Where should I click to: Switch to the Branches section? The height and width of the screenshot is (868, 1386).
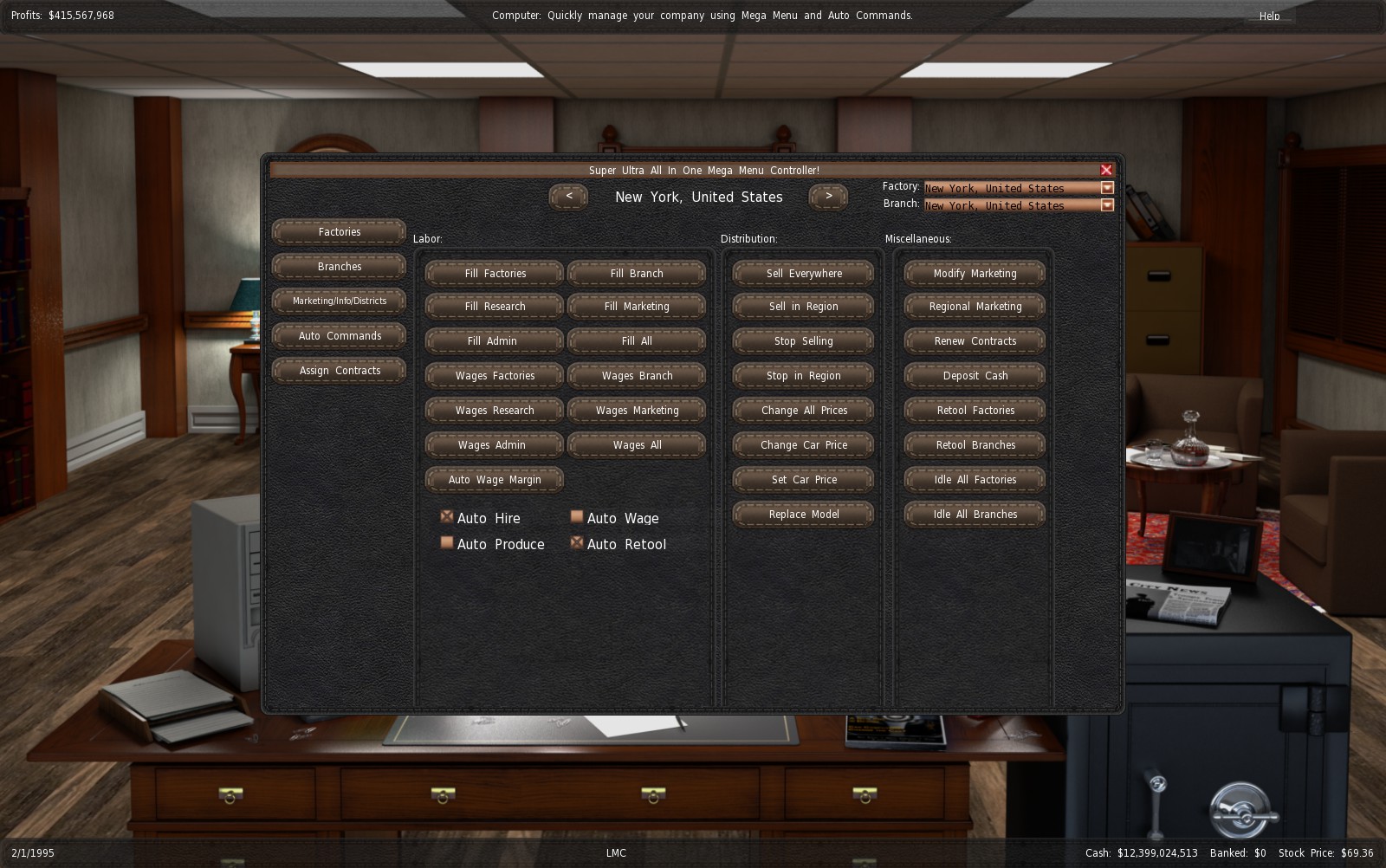click(x=339, y=267)
